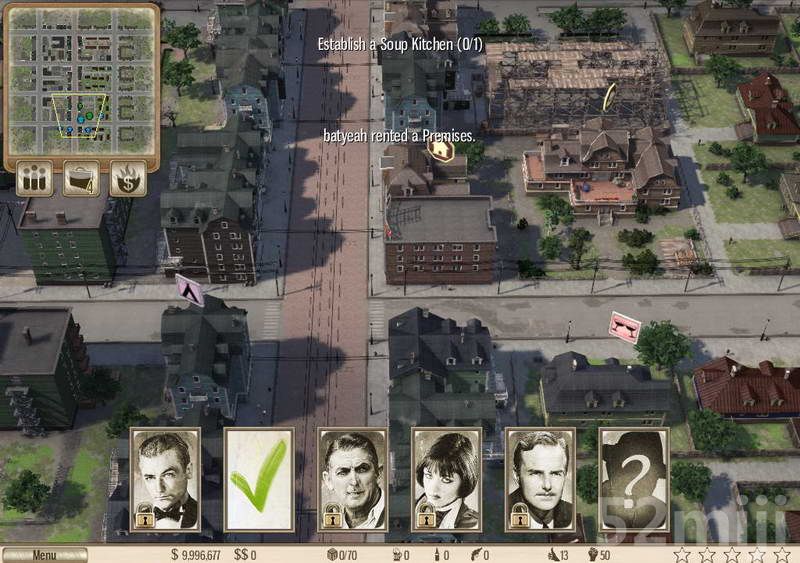Choose the green checkmark card

pyautogui.click(x=259, y=480)
